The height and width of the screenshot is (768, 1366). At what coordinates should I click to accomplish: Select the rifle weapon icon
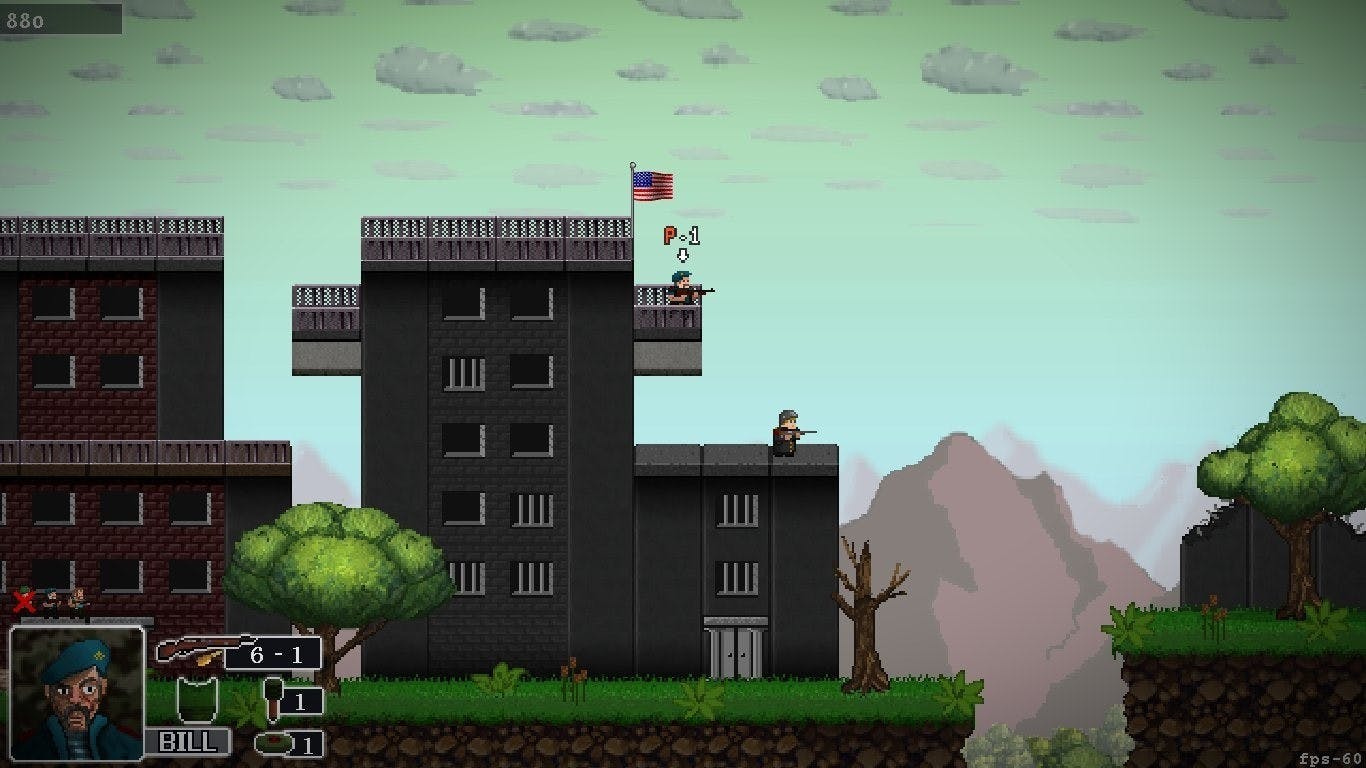coord(195,650)
